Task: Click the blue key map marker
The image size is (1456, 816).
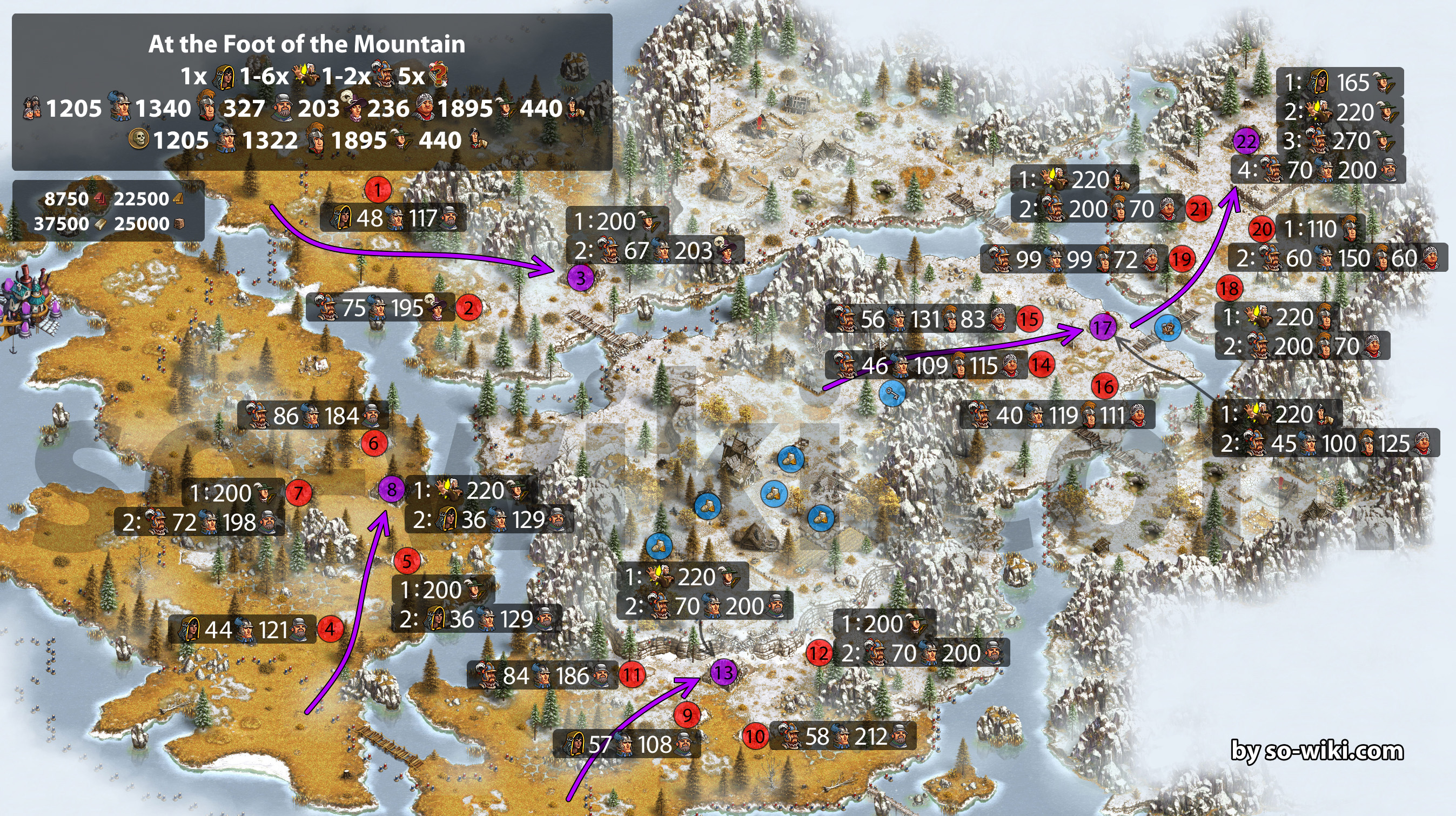Action: 892,393
